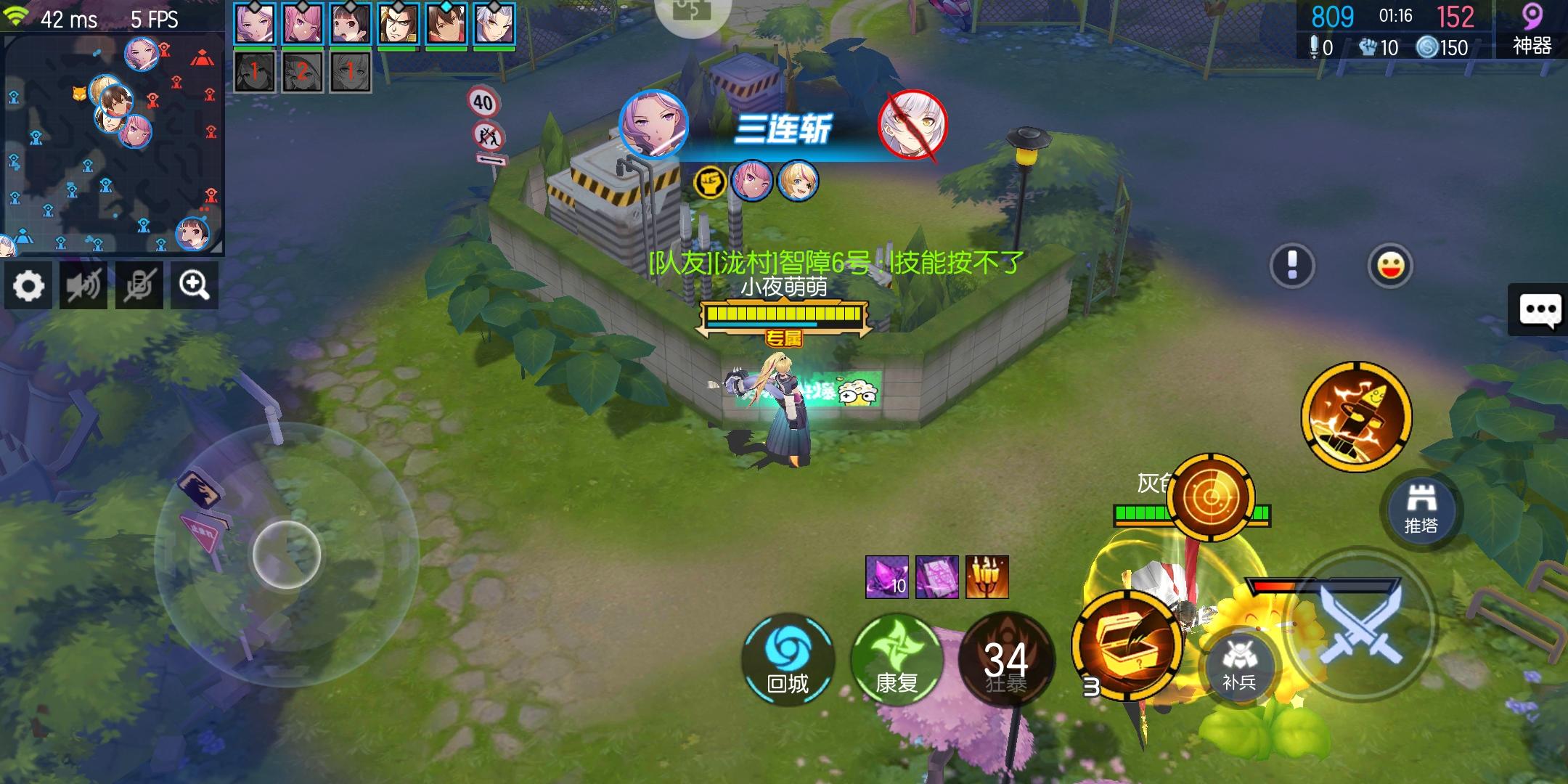
Task: Open the emoji smiley quick-chat panel
Action: (1390, 265)
